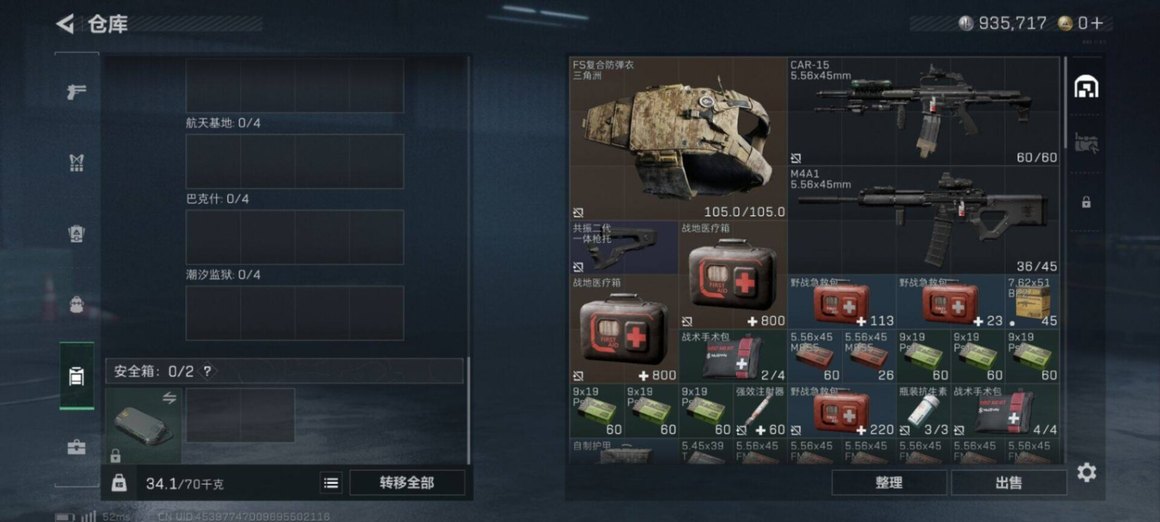Switch to the pistol weapons tab
This screenshot has height=522, width=1160.
(76, 91)
